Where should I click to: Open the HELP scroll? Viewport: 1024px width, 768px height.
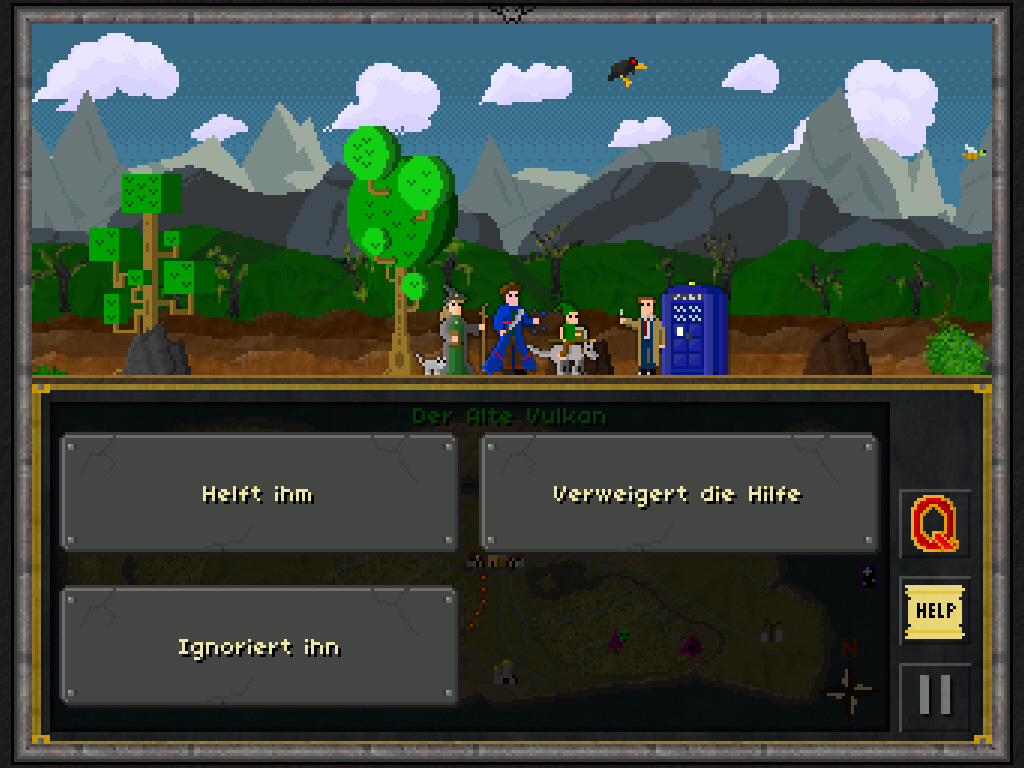(x=934, y=610)
